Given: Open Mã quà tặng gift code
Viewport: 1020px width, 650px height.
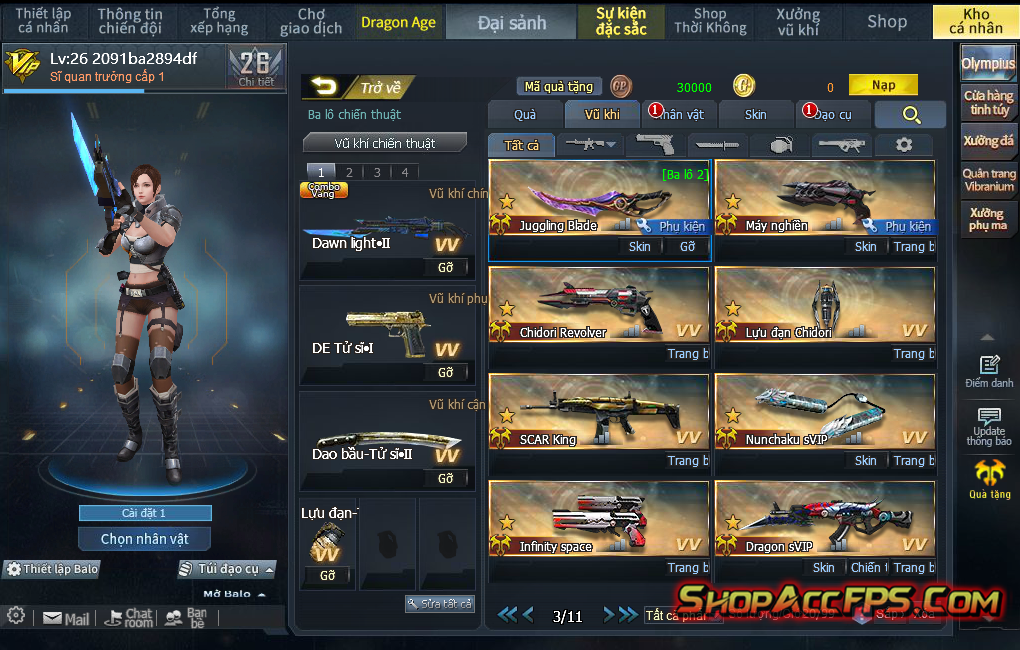Looking at the screenshot, I should (x=559, y=87).
